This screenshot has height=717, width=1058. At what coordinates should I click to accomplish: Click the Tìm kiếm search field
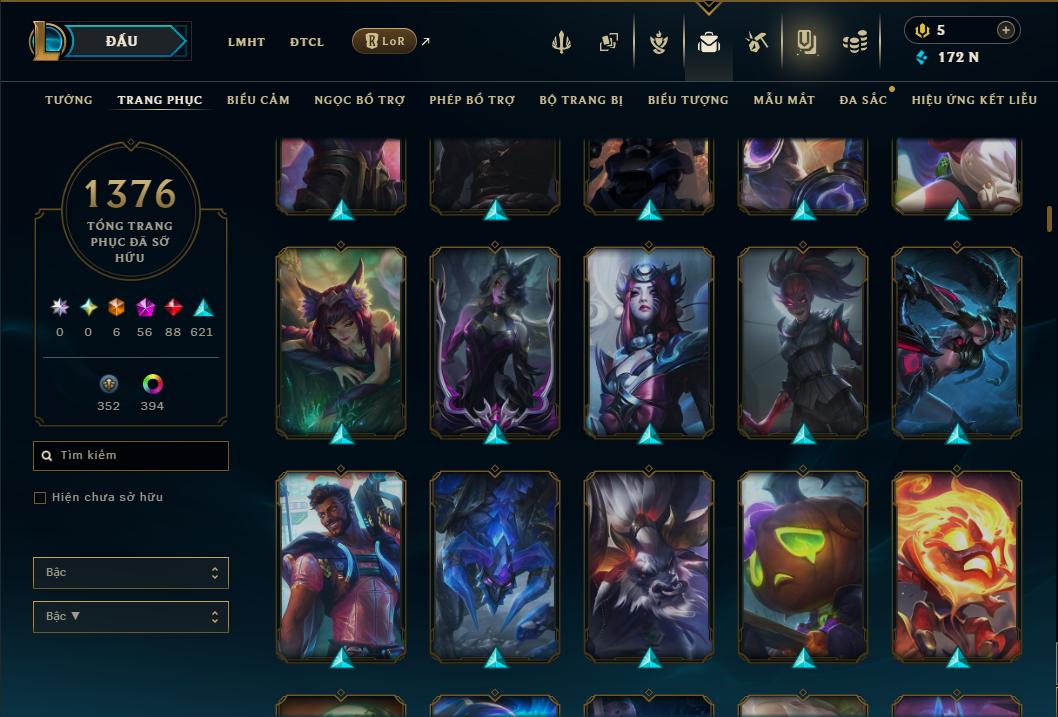[x=131, y=456]
